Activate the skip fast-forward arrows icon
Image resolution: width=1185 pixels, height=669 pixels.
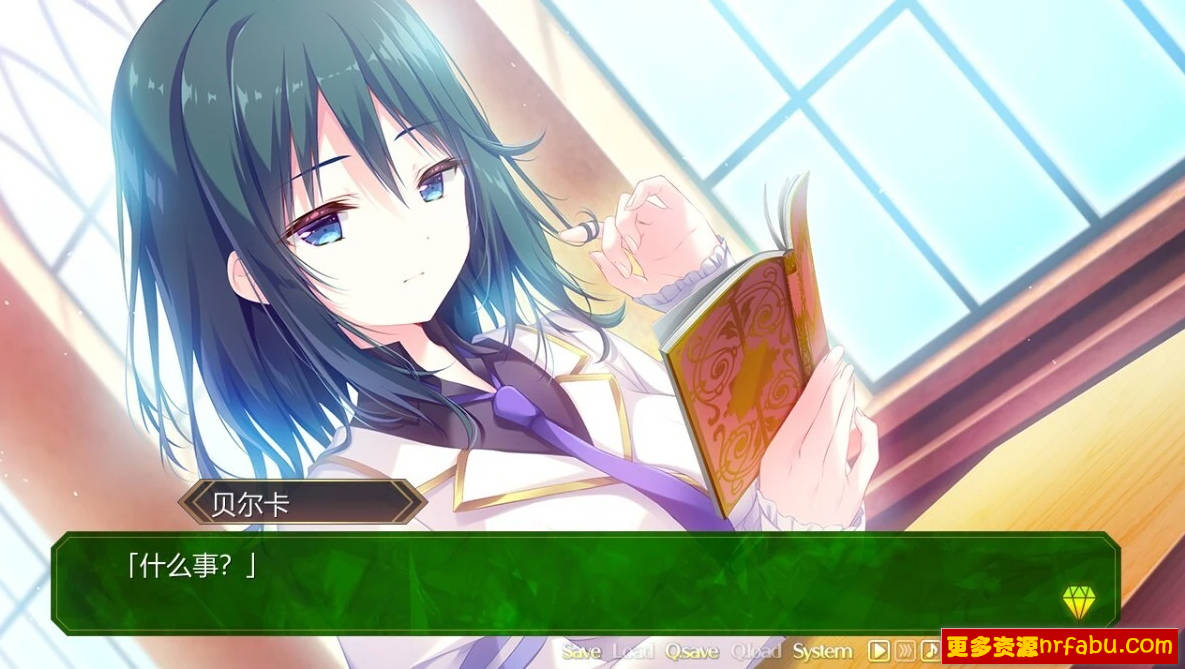tap(905, 651)
